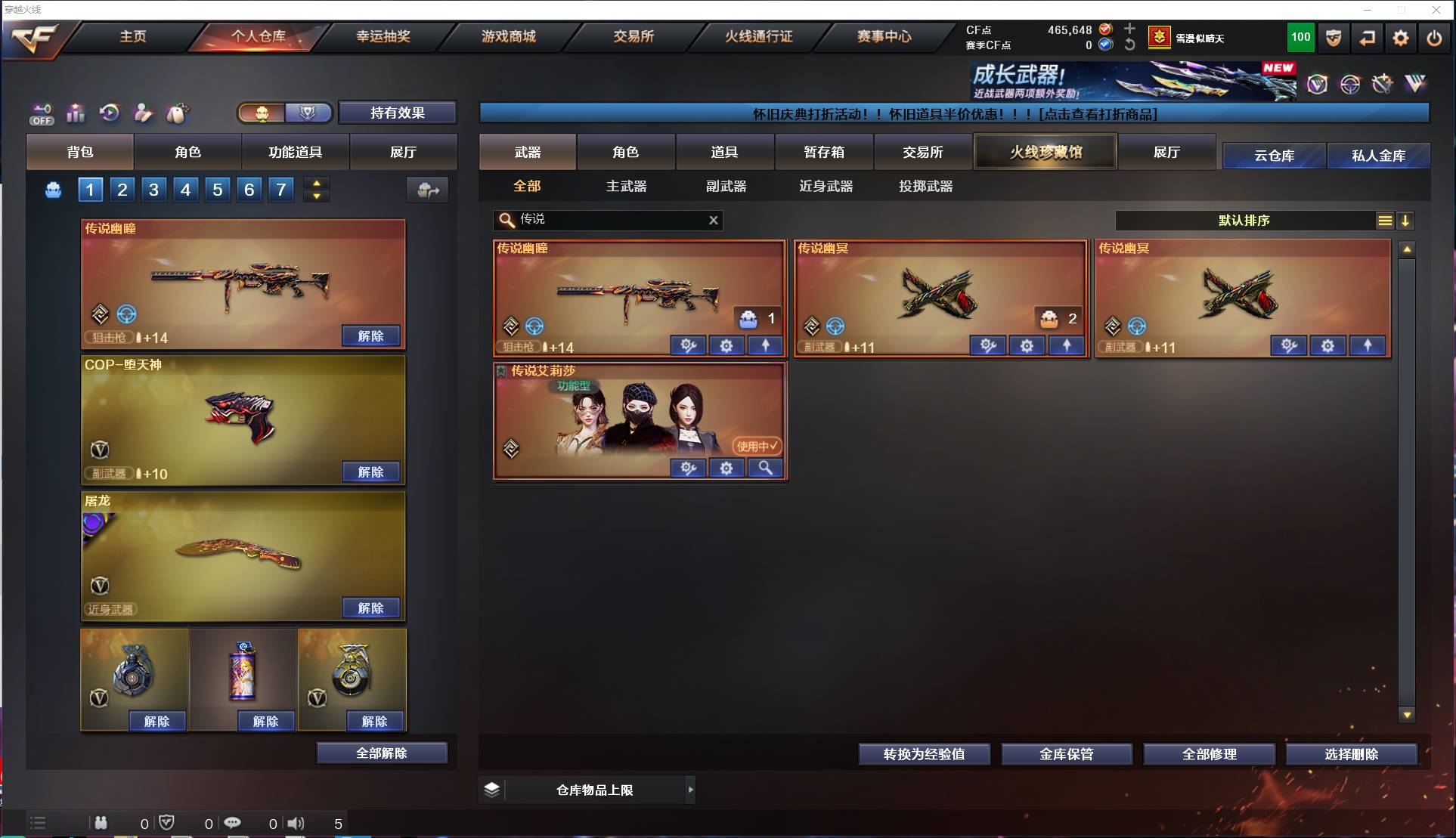Image resolution: width=1456 pixels, height=838 pixels.
Task: Click the sort list icon beside 默认排序
Action: click(1384, 221)
